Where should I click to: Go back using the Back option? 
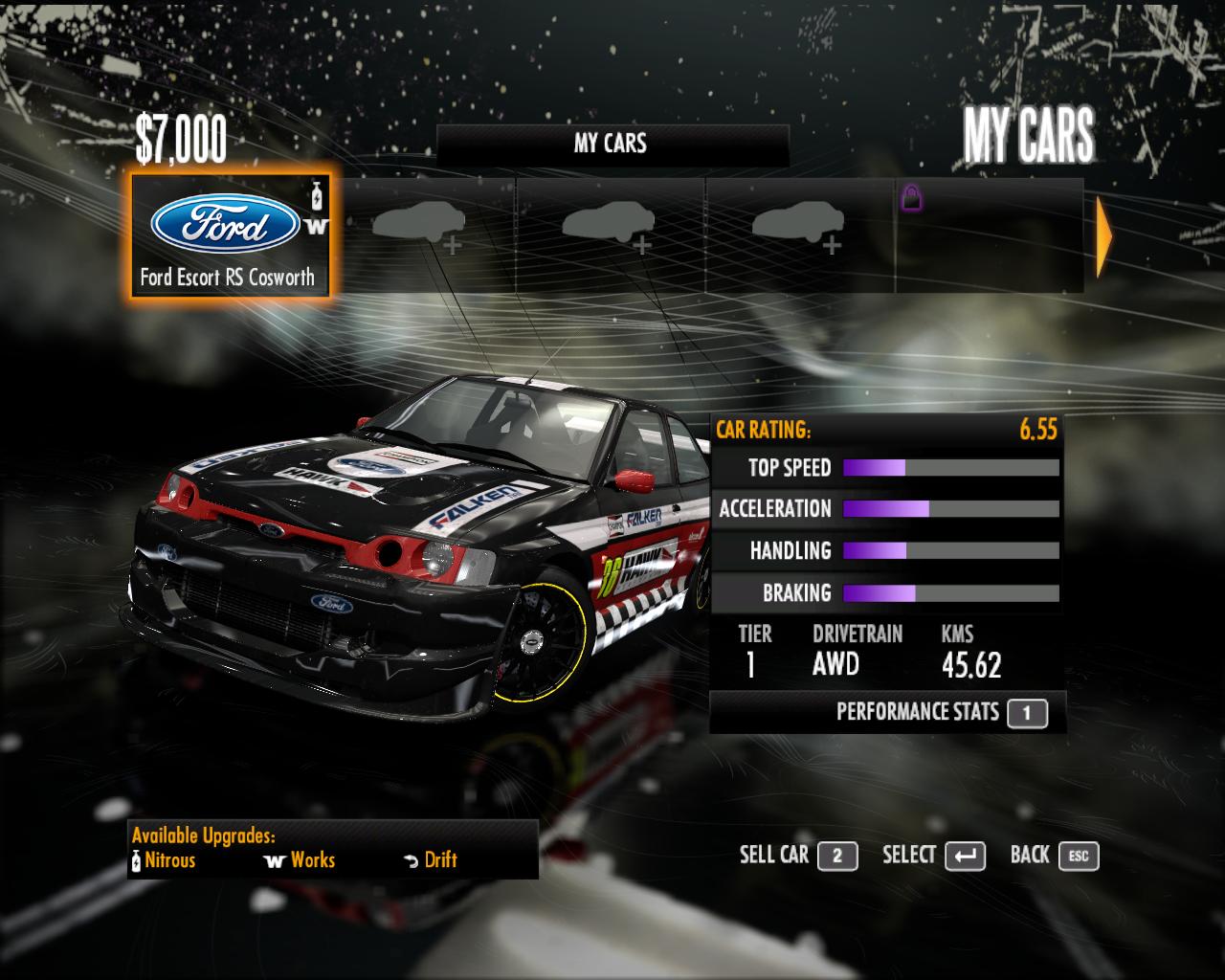point(1054,856)
